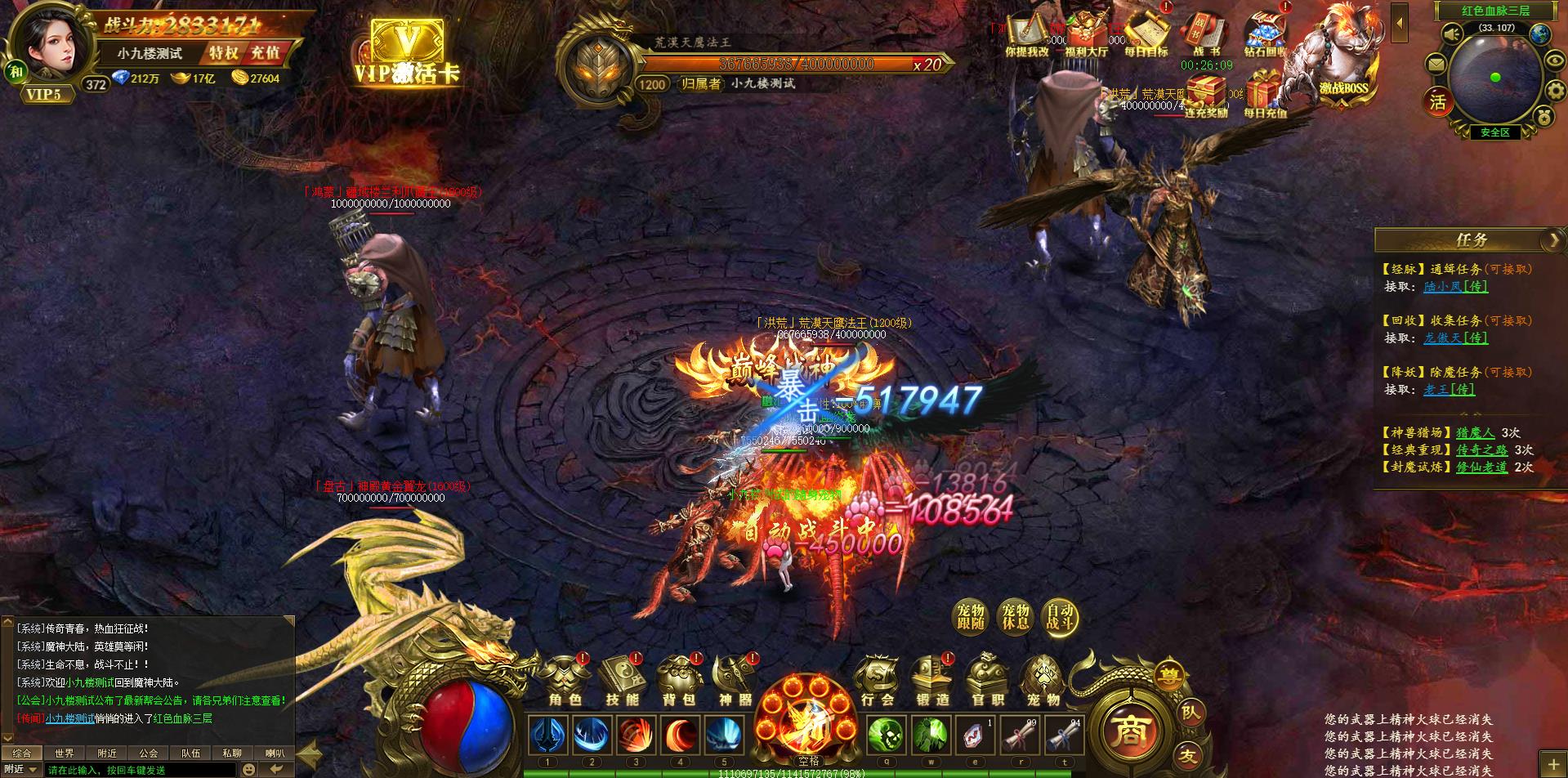Open the 特权 privilege button
This screenshot has width=1568, height=778.
tap(223, 53)
